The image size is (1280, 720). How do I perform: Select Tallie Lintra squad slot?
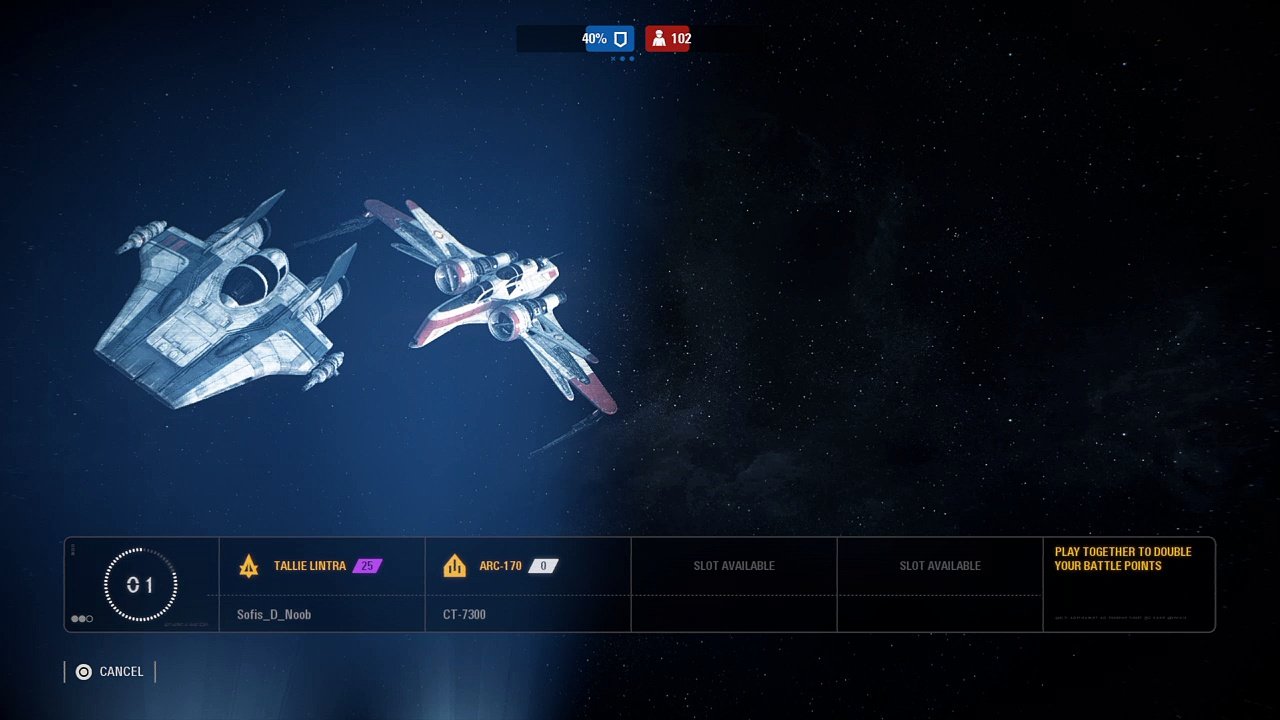tap(322, 585)
